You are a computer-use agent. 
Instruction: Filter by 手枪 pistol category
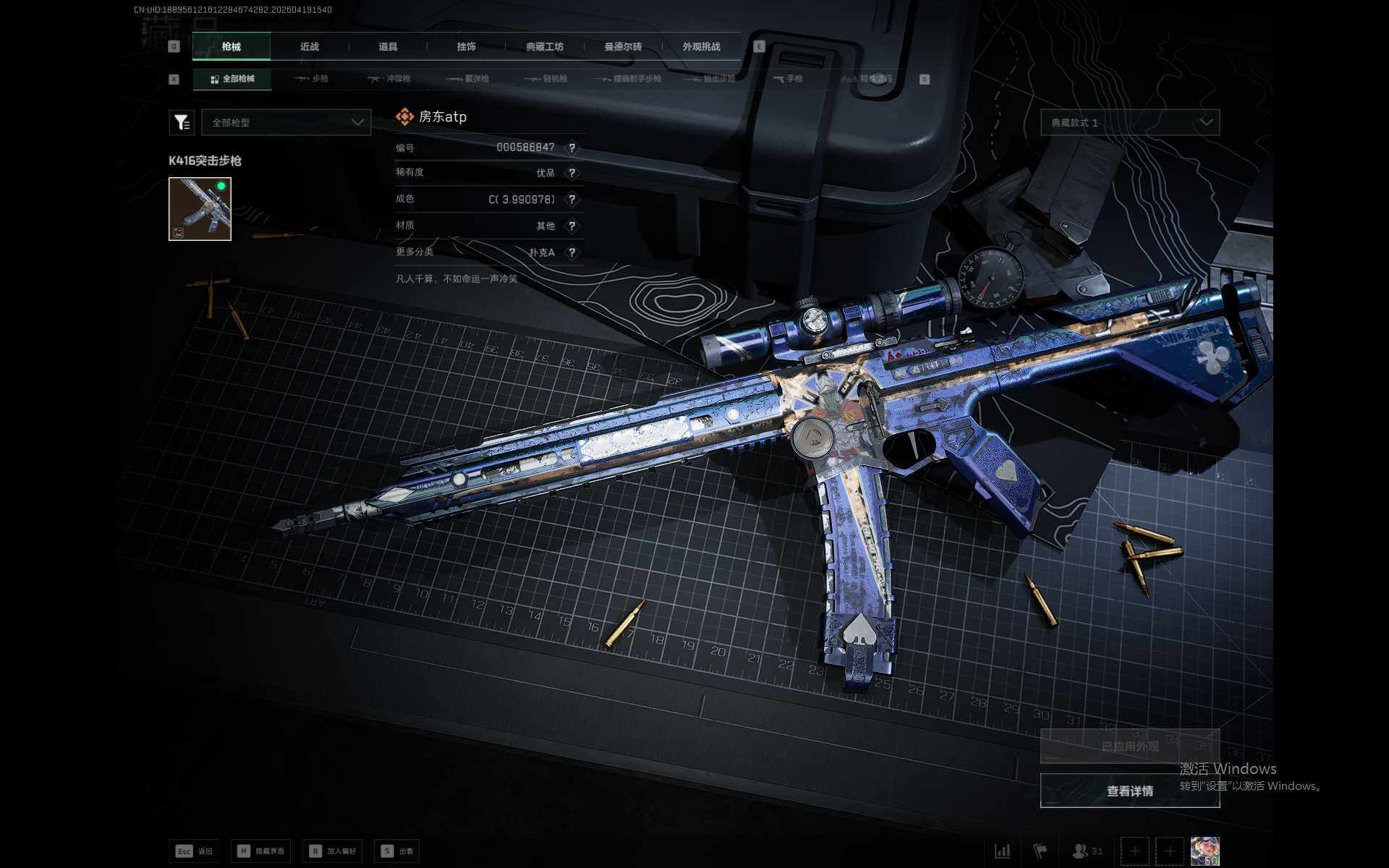(x=788, y=79)
